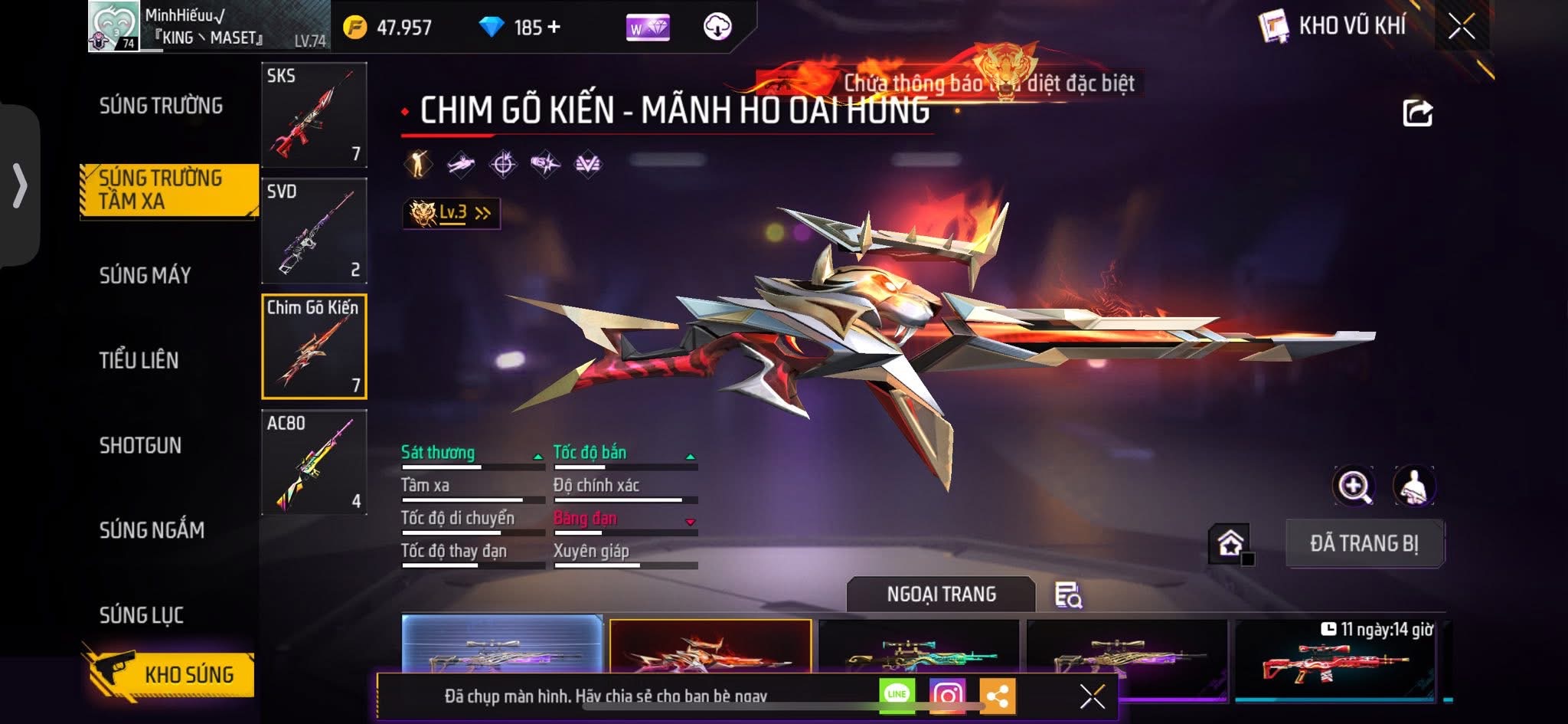The height and width of the screenshot is (724, 1568).
Task: Open the Súng Lục category
Action: pyautogui.click(x=142, y=614)
